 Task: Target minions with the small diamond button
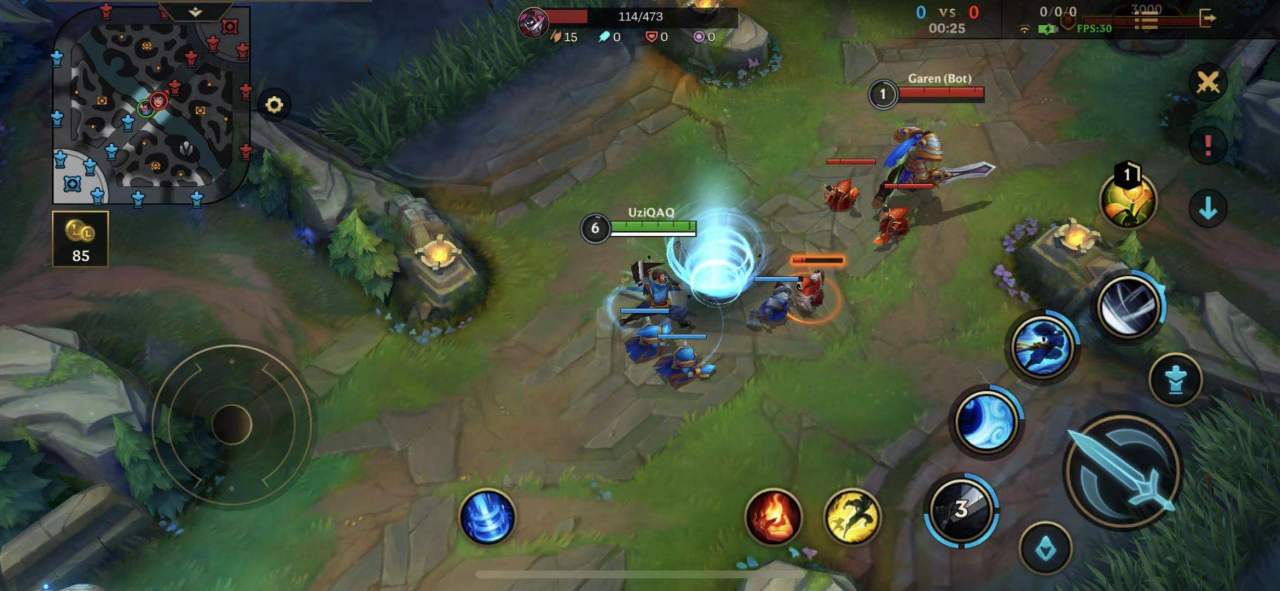tap(1045, 548)
